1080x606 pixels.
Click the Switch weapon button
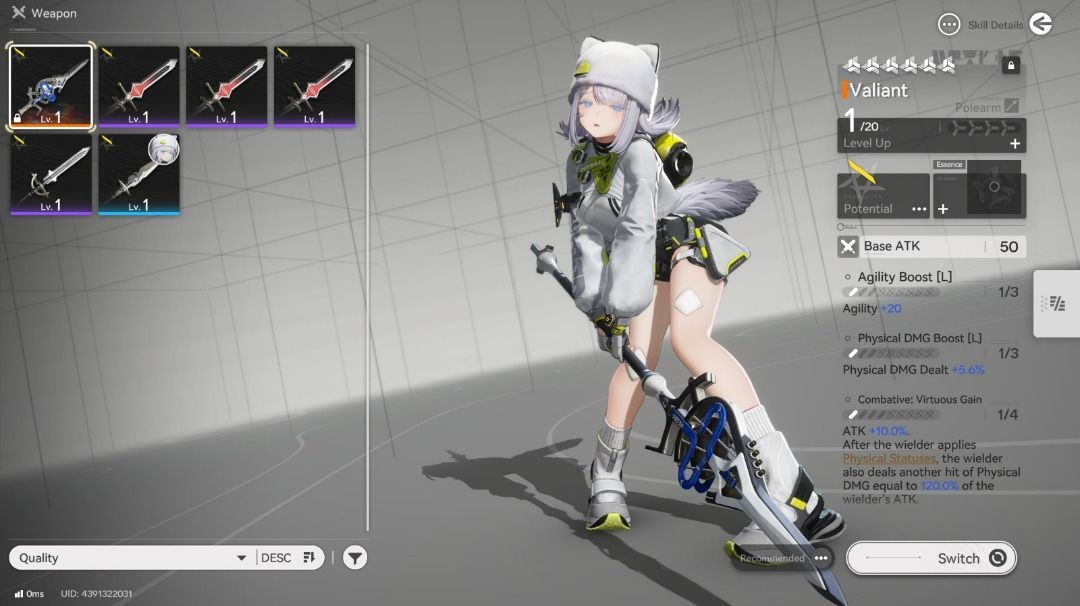pos(931,558)
